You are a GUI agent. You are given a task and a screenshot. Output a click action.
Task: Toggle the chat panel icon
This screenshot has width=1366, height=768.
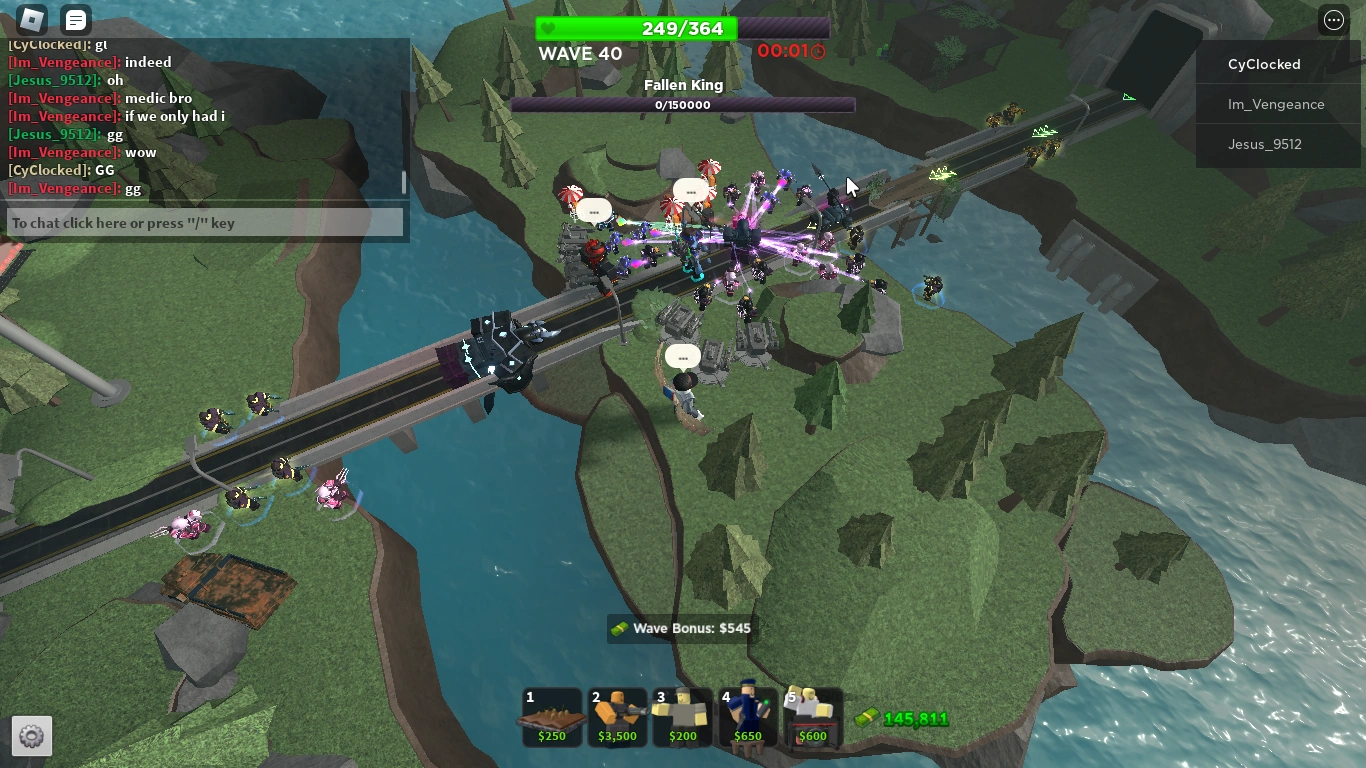74,18
